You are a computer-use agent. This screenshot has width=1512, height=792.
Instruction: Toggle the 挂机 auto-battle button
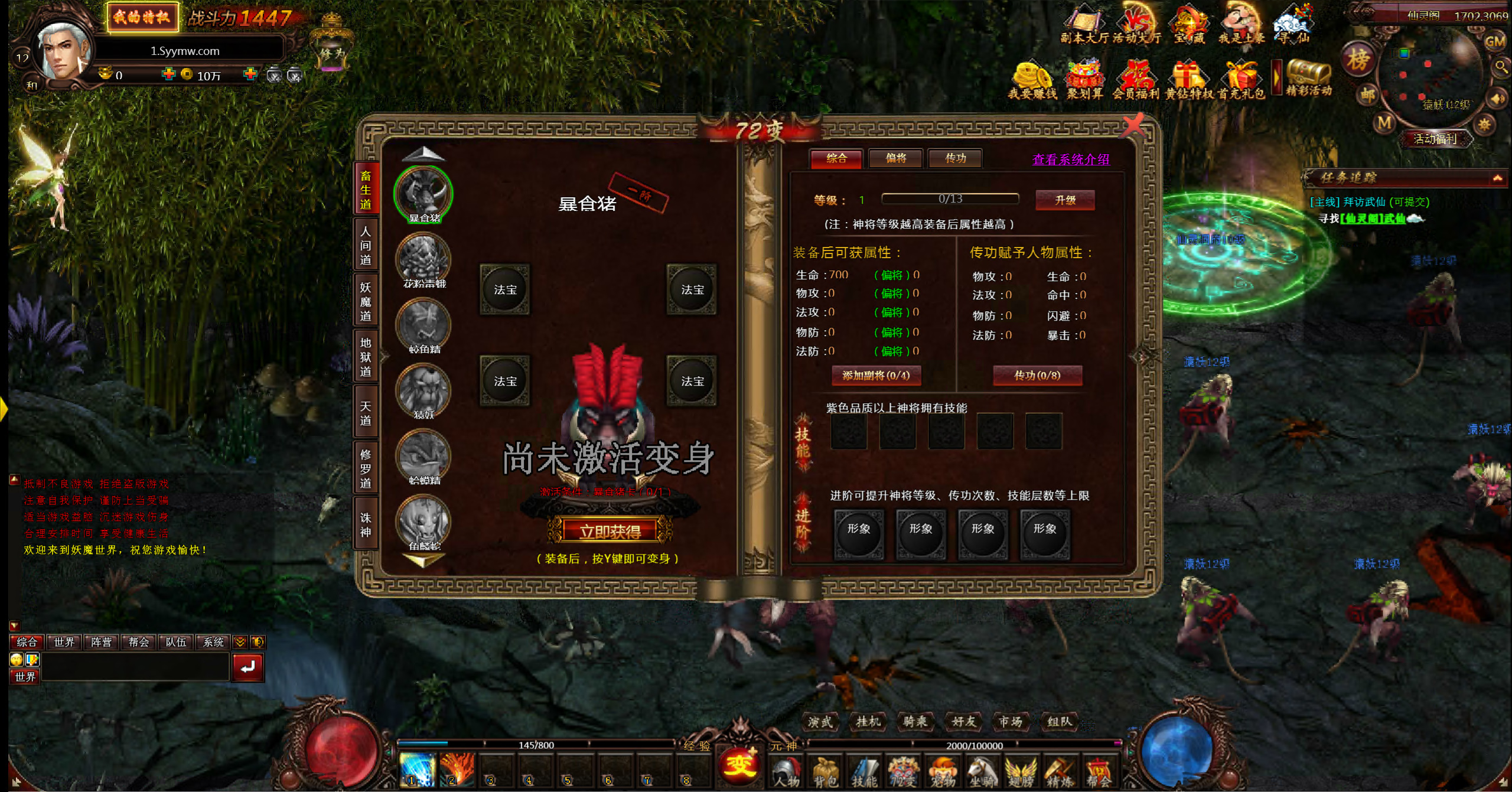coord(868,721)
